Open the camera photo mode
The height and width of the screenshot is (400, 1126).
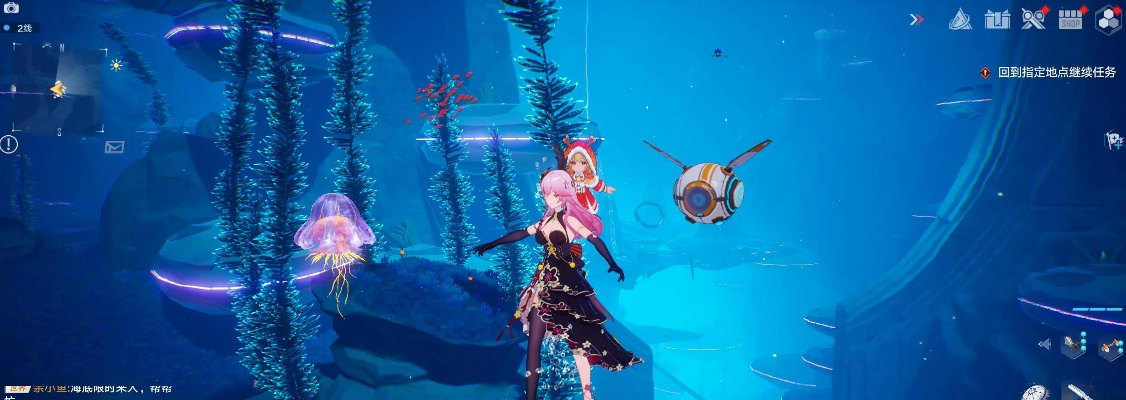(x=11, y=8)
